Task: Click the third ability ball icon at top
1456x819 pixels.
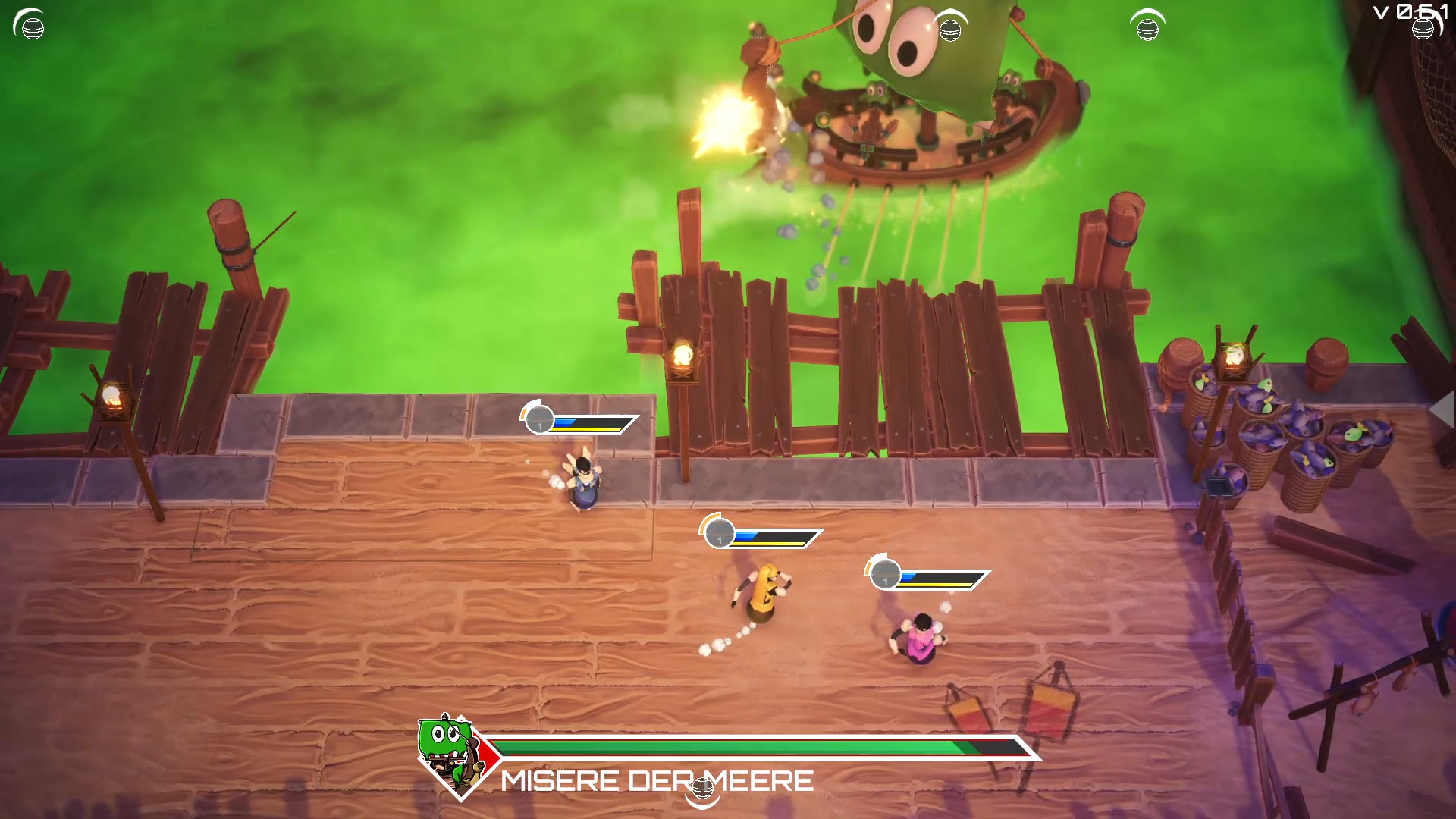Action: point(1147,30)
